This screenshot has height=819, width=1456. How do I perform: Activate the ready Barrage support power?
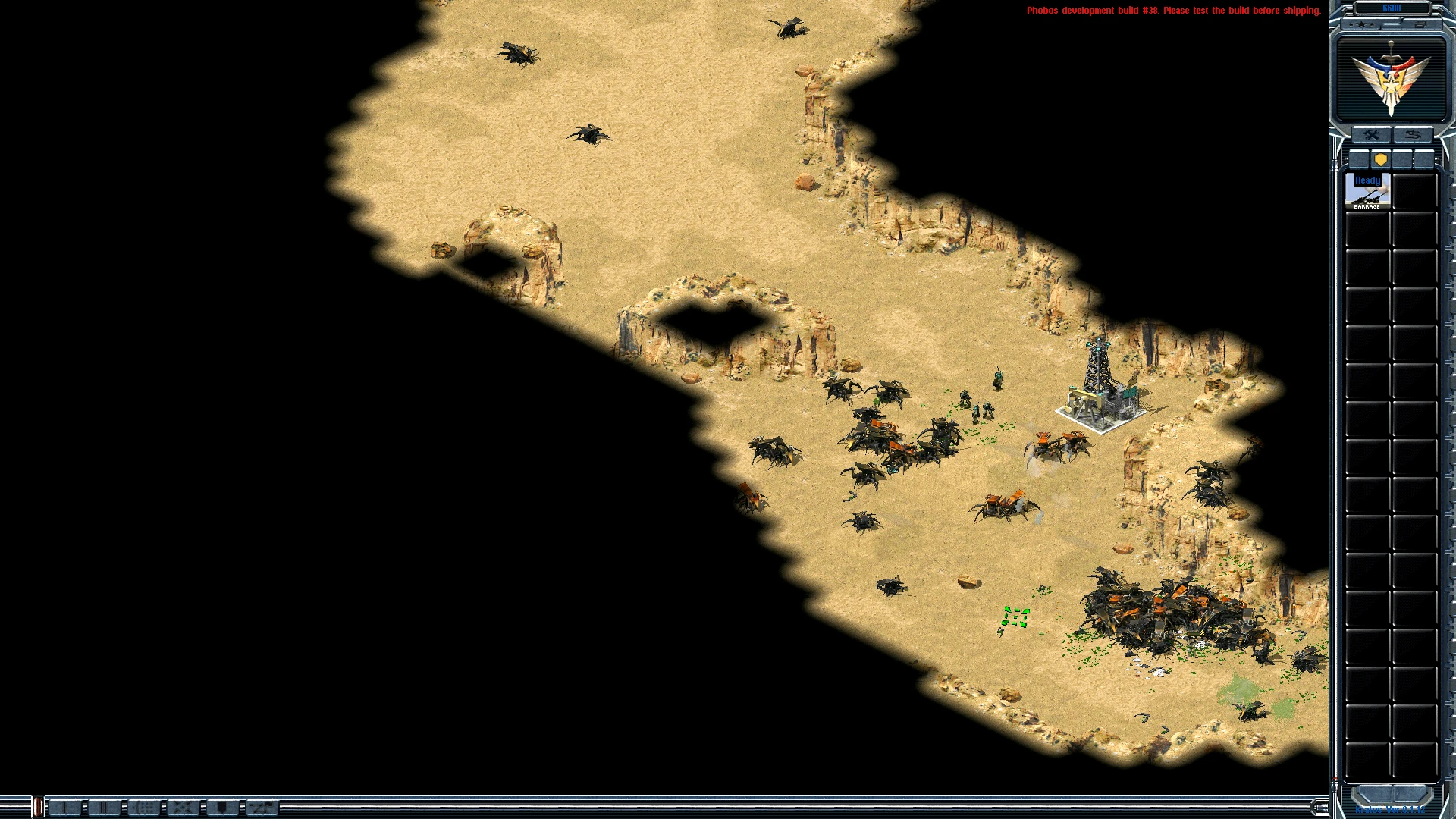point(1367,191)
